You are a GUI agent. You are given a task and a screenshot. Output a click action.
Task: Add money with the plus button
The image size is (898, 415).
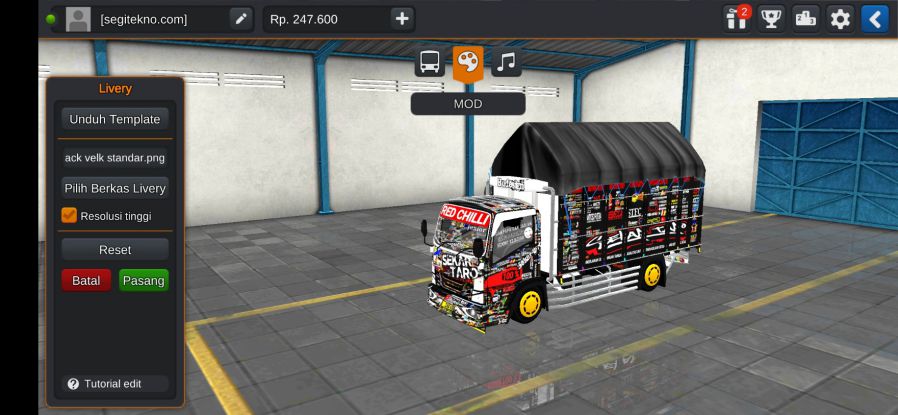pos(401,18)
